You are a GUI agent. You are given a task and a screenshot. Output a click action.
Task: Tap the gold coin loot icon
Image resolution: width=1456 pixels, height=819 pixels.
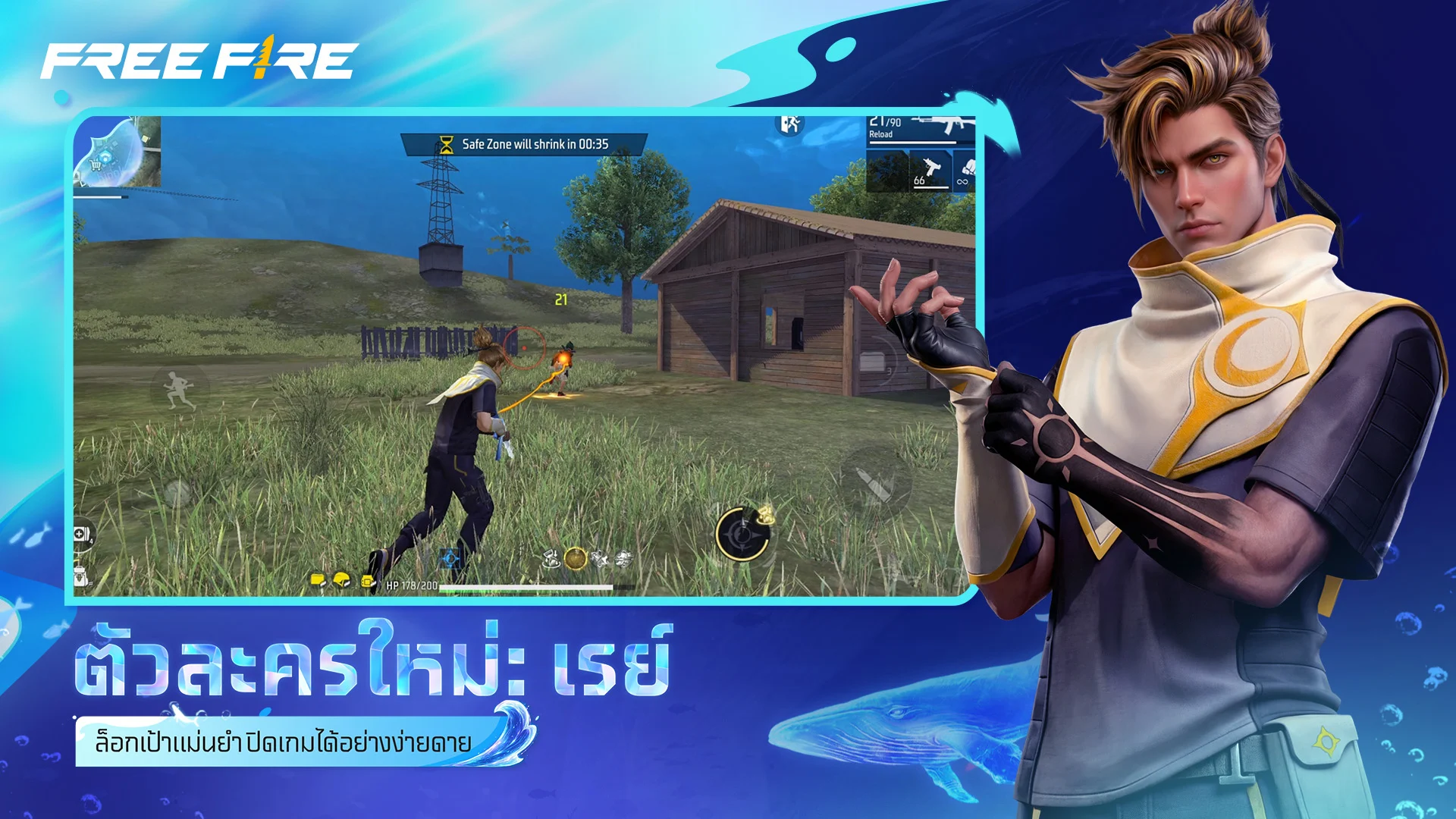(576, 559)
